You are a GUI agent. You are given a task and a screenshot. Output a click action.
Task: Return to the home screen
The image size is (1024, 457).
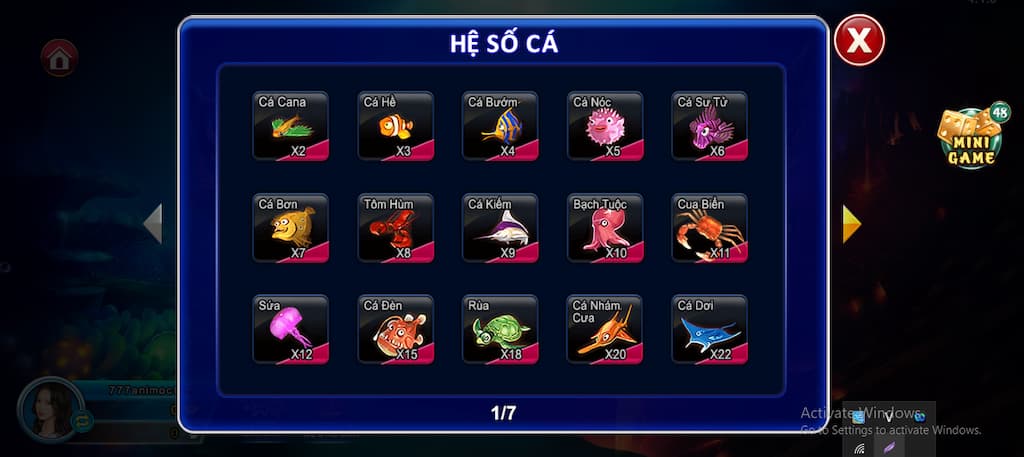tap(59, 58)
